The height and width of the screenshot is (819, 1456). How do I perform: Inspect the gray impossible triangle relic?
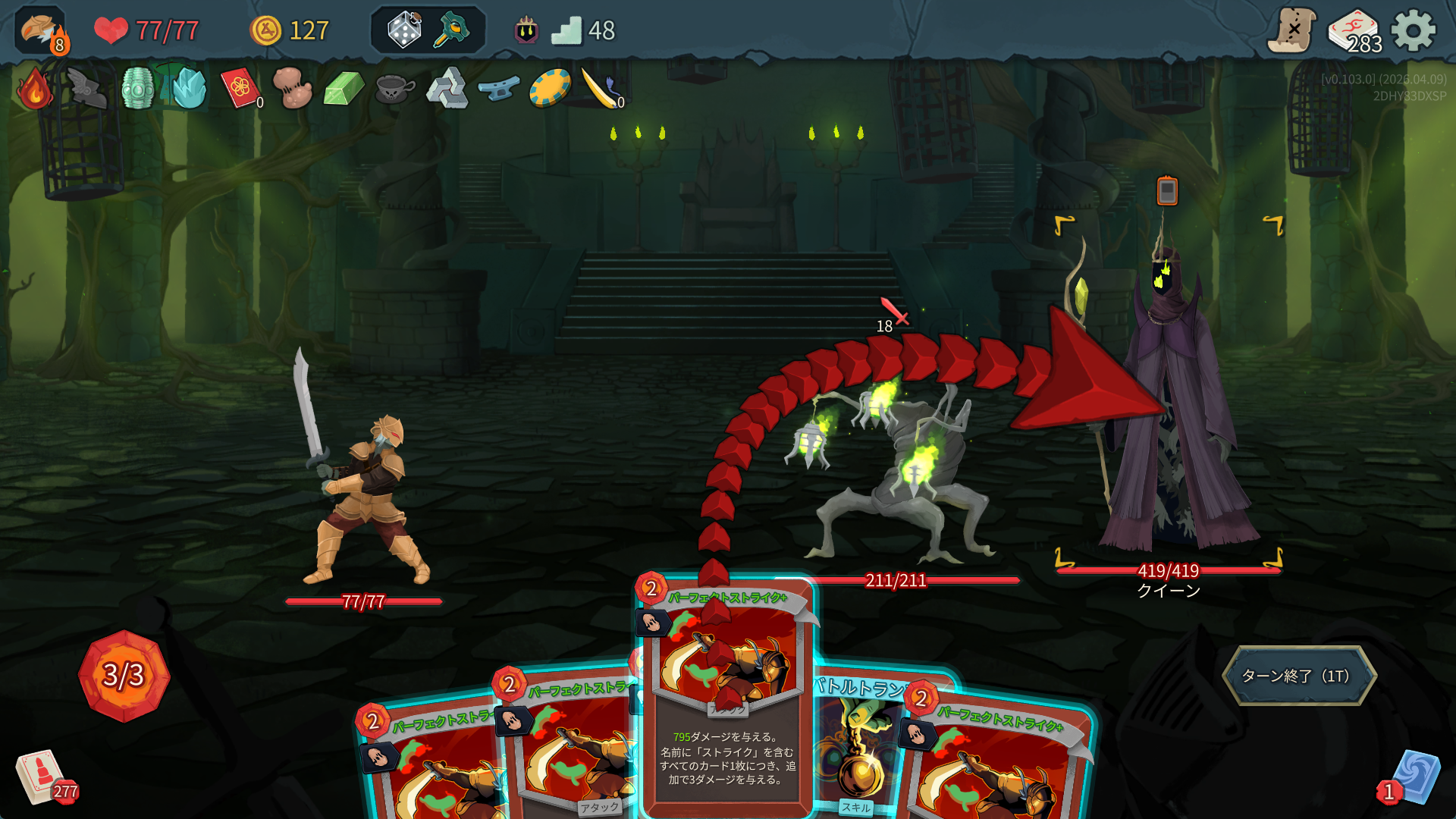pos(446,89)
